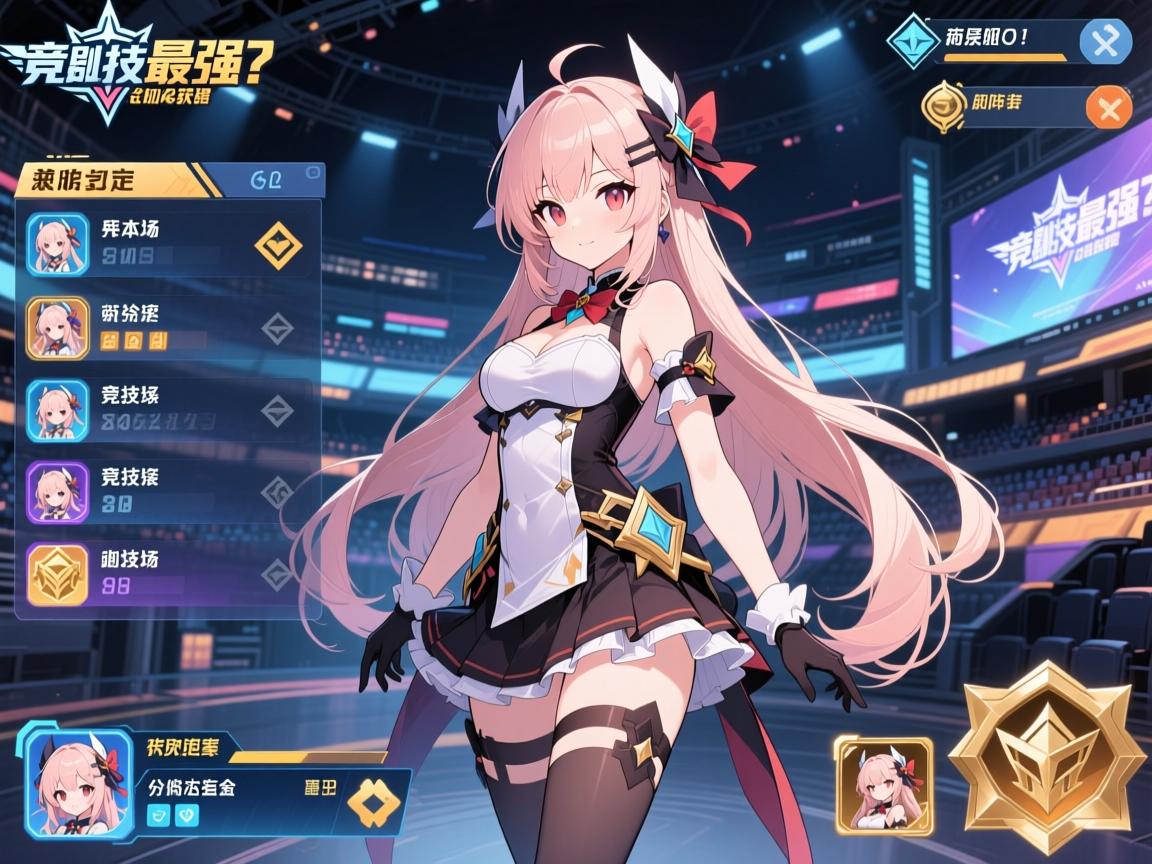Switch to the small blue tab on the list header
Viewport: 1152px width, 864px height.
click(x=285, y=180)
